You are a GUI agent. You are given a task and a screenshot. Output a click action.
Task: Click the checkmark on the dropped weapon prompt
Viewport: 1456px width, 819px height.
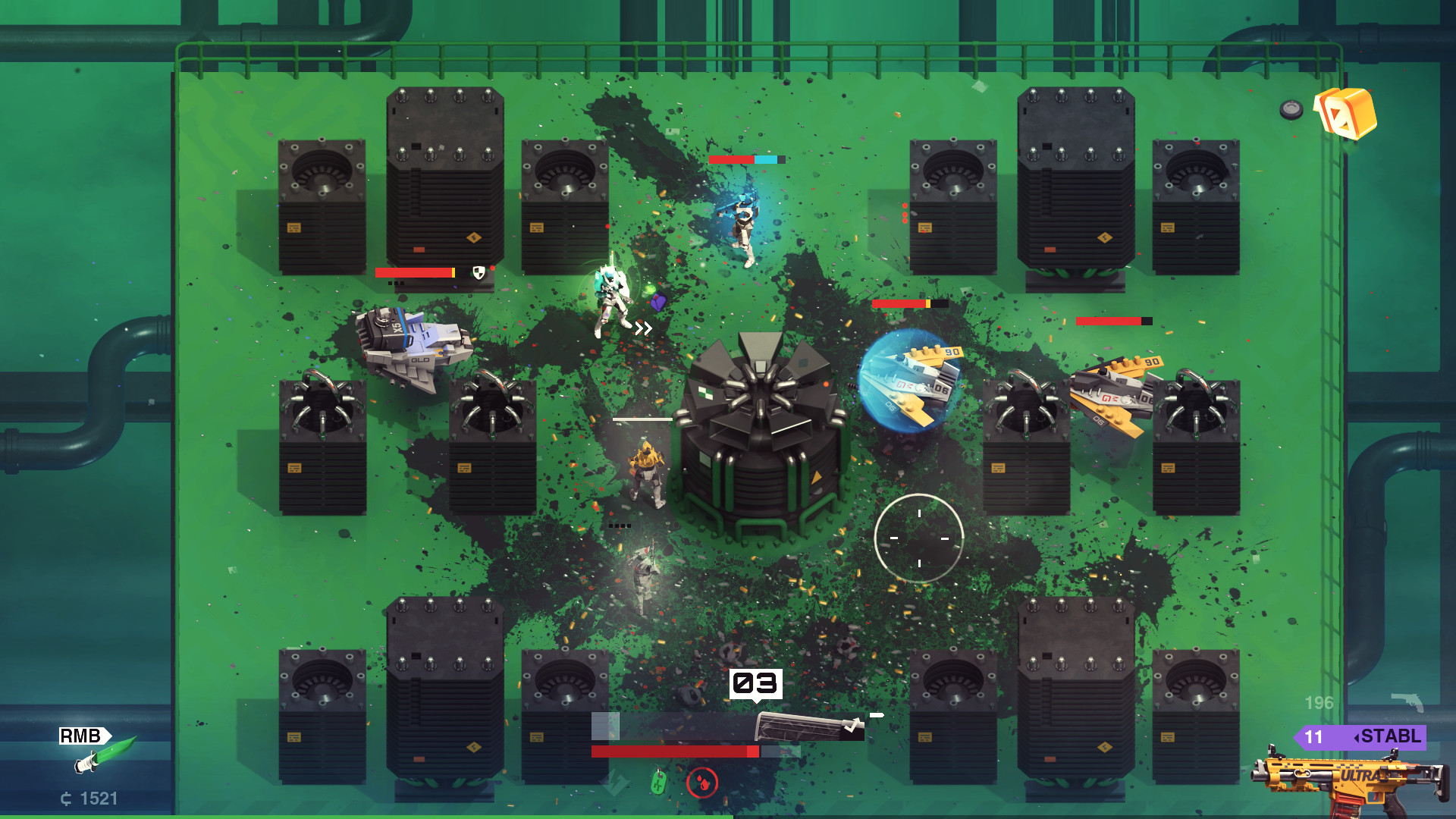852,726
